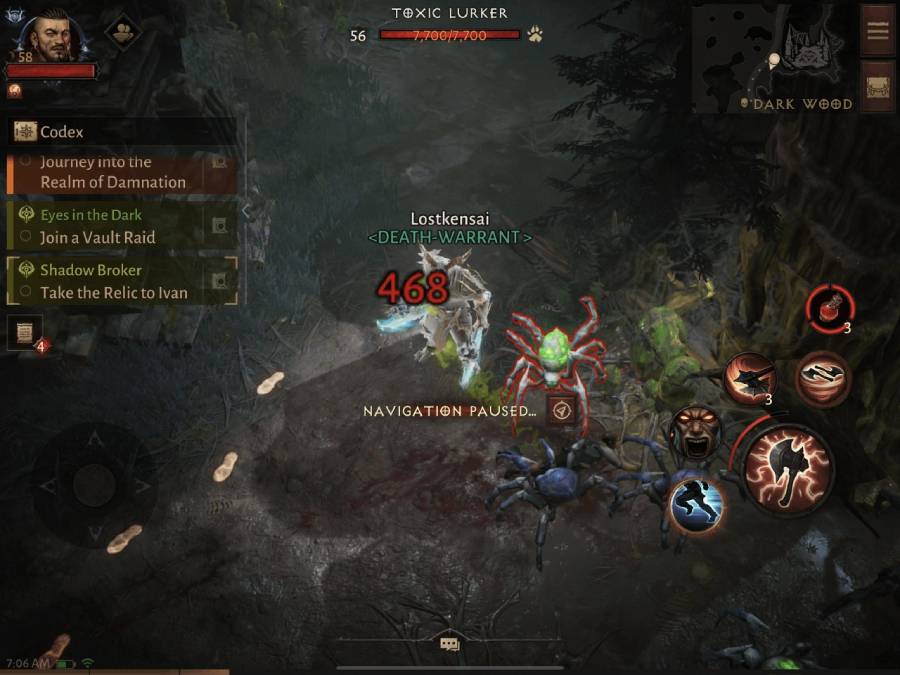Open the chat bubble icon
The width and height of the screenshot is (900, 675).
449,644
